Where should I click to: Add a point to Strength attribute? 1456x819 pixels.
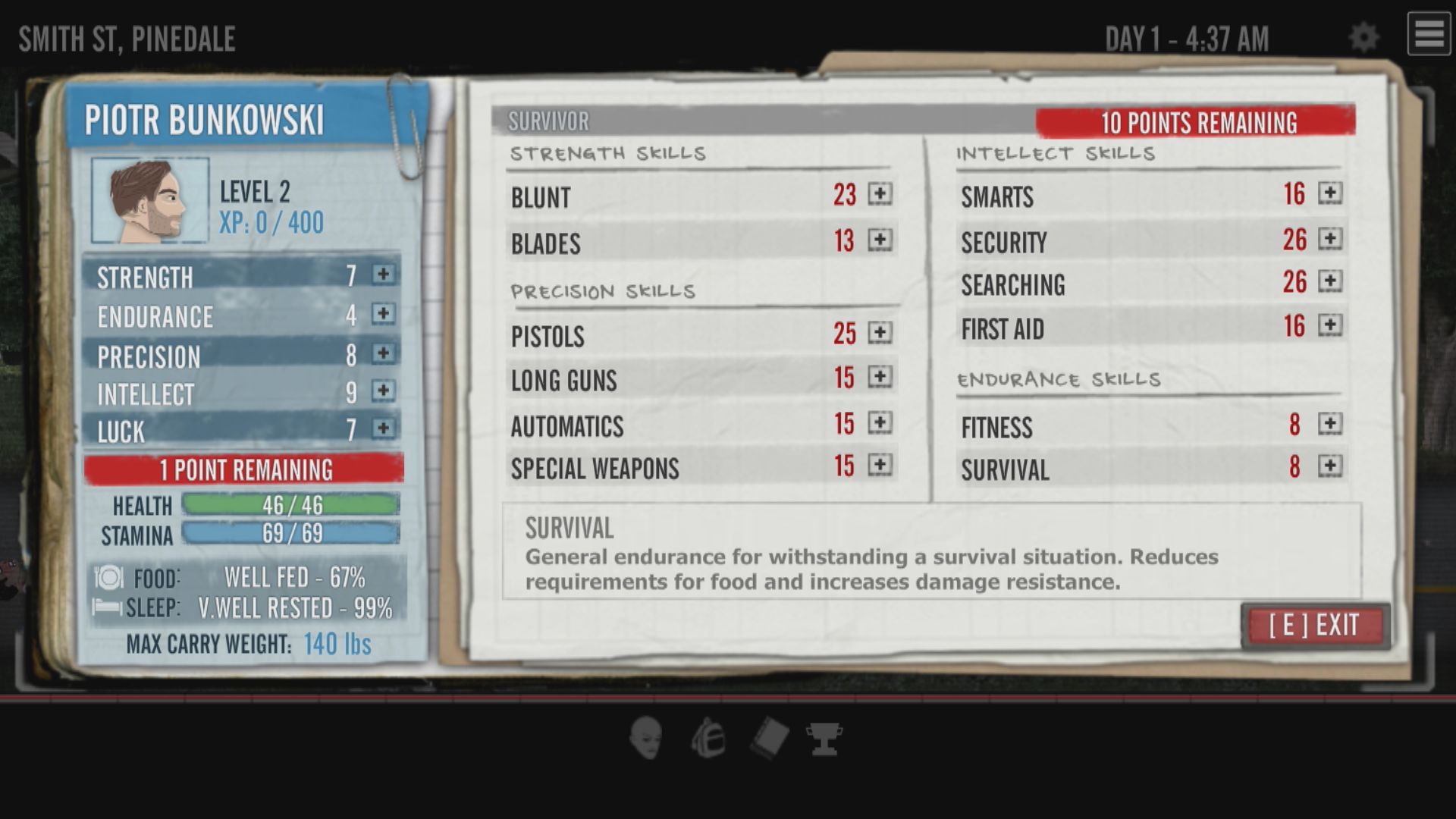(383, 275)
